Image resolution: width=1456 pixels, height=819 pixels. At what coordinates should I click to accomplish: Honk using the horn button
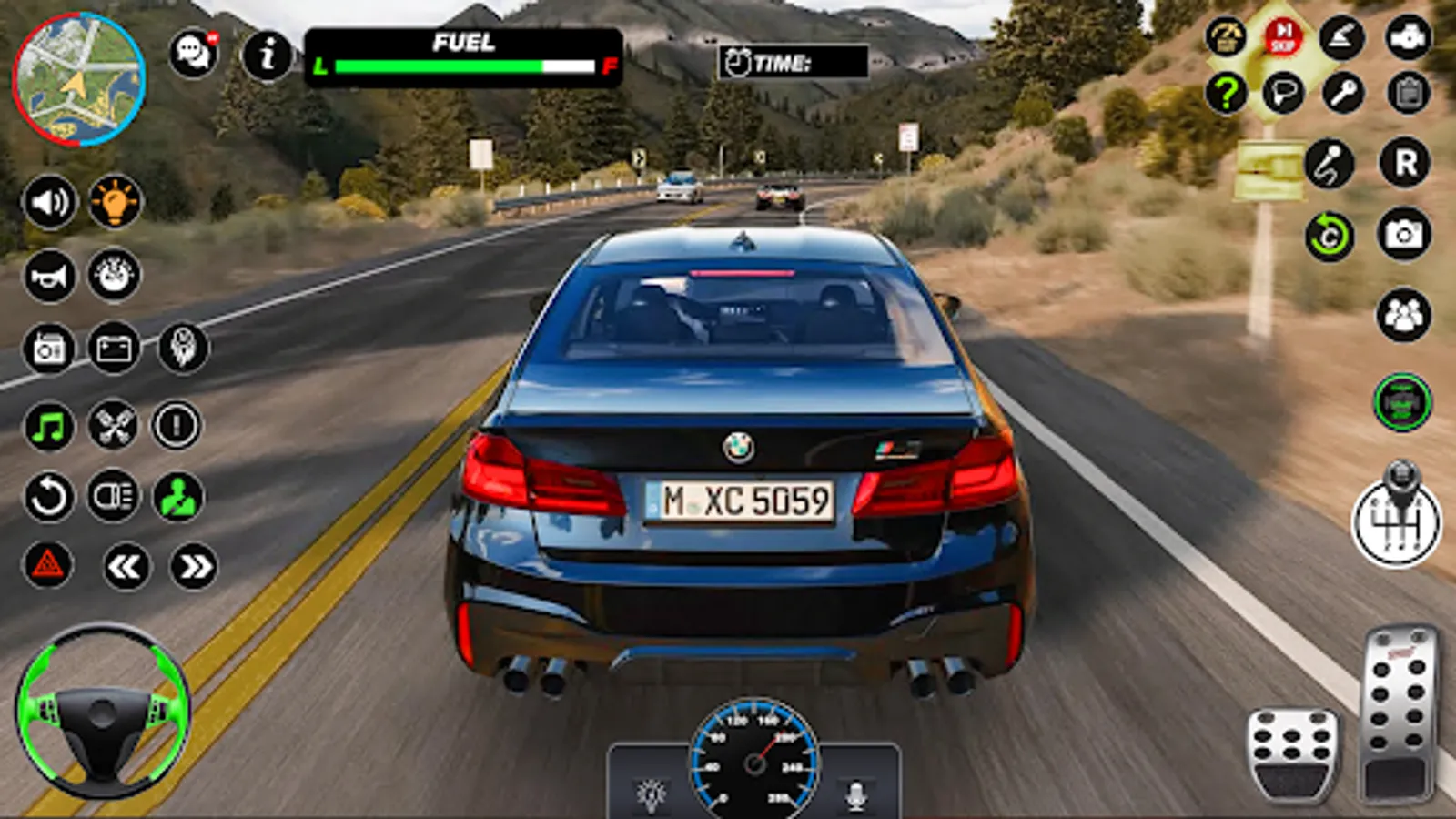point(49,275)
